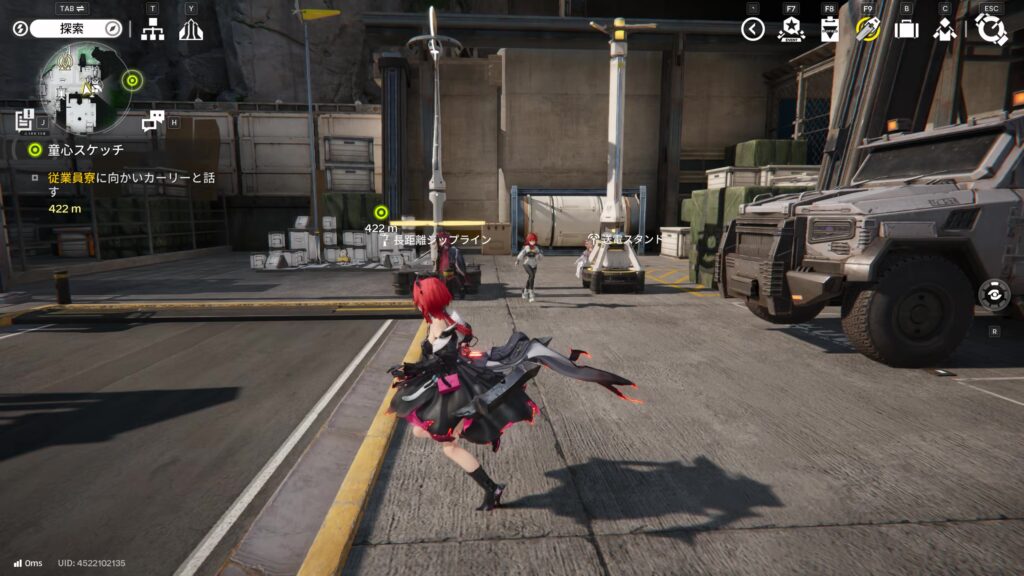Activate the eye scan wheel icon

993,295
